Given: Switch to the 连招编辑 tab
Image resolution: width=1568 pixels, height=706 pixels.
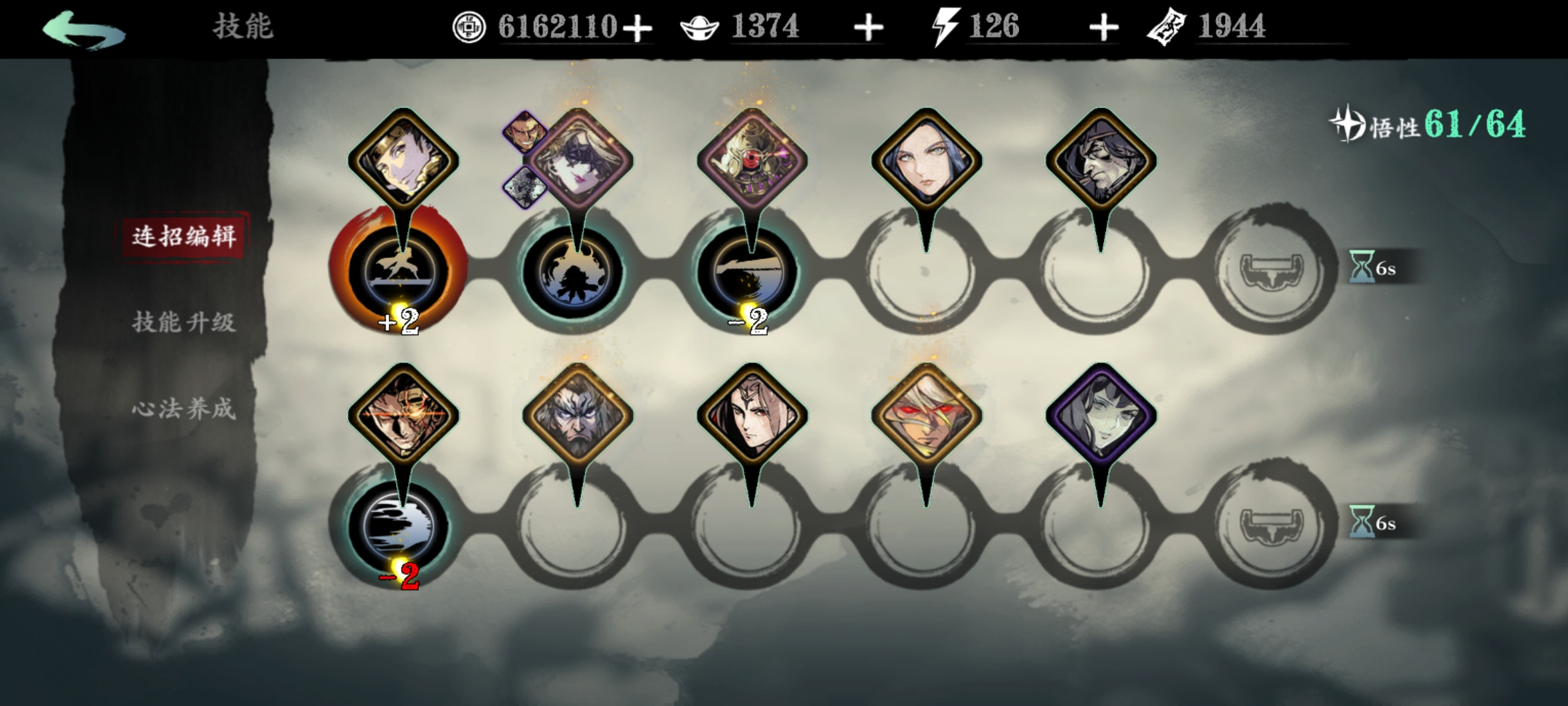Looking at the screenshot, I should tap(184, 236).
